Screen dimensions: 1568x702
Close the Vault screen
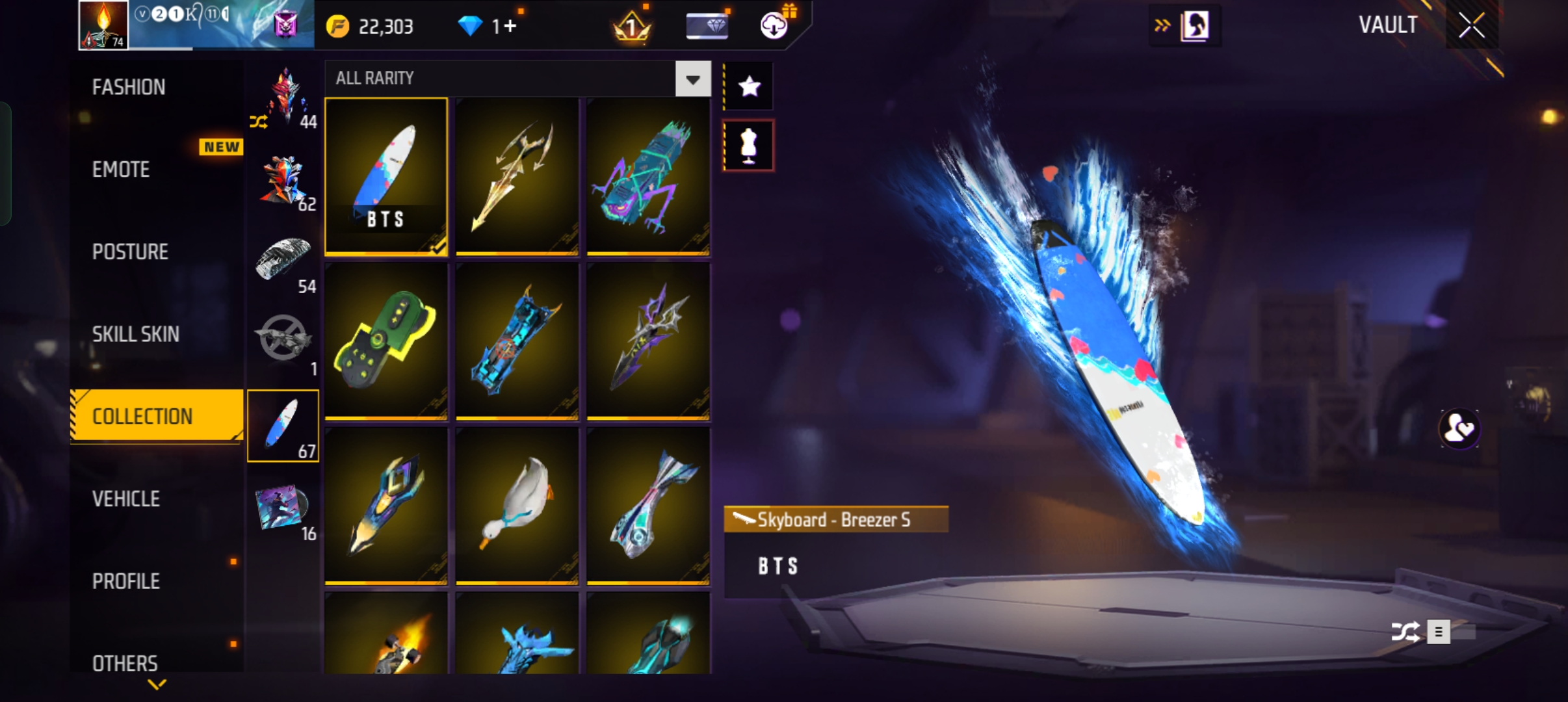tap(1471, 26)
